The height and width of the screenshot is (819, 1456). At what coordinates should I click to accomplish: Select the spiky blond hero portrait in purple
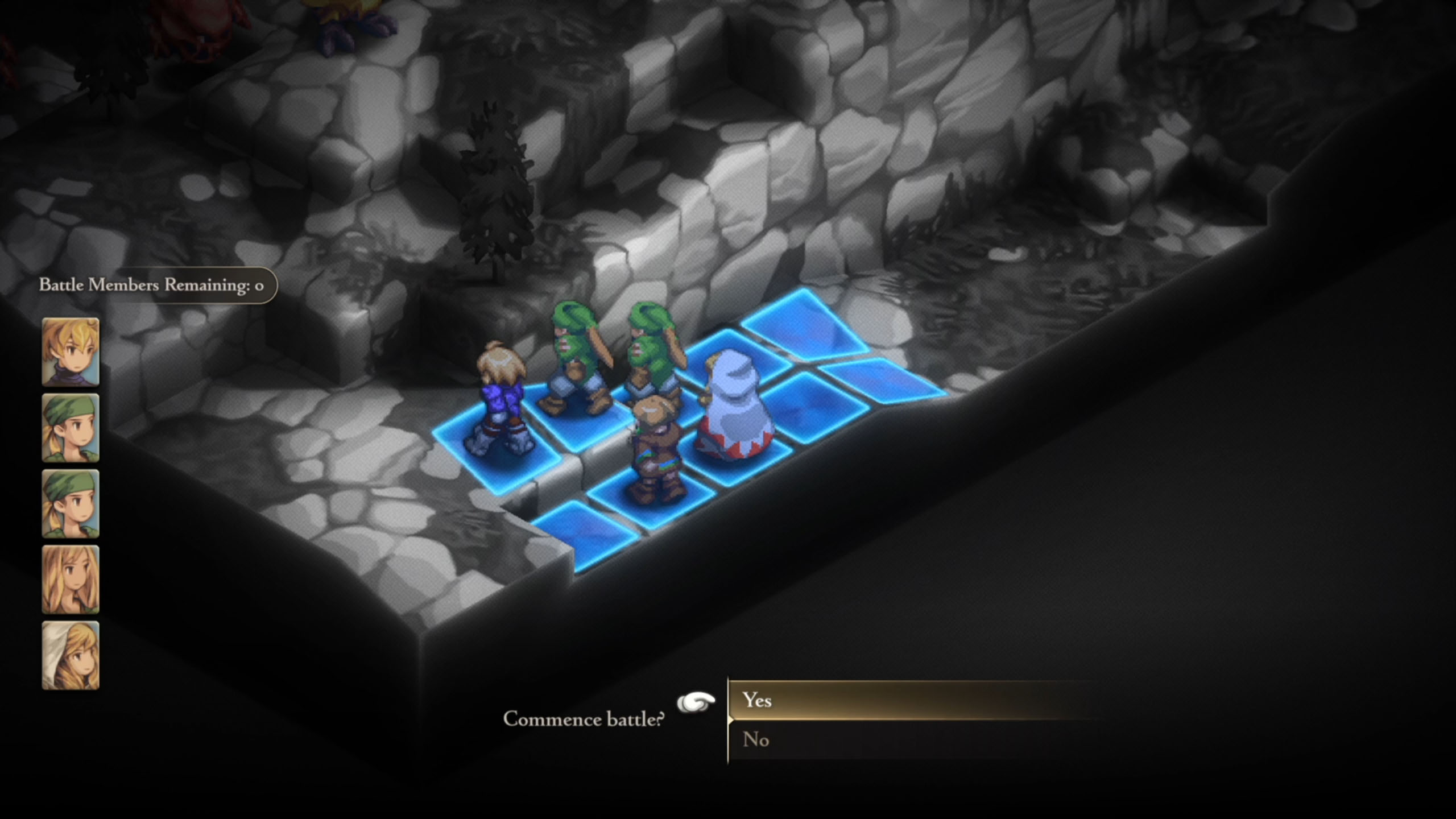point(71,352)
